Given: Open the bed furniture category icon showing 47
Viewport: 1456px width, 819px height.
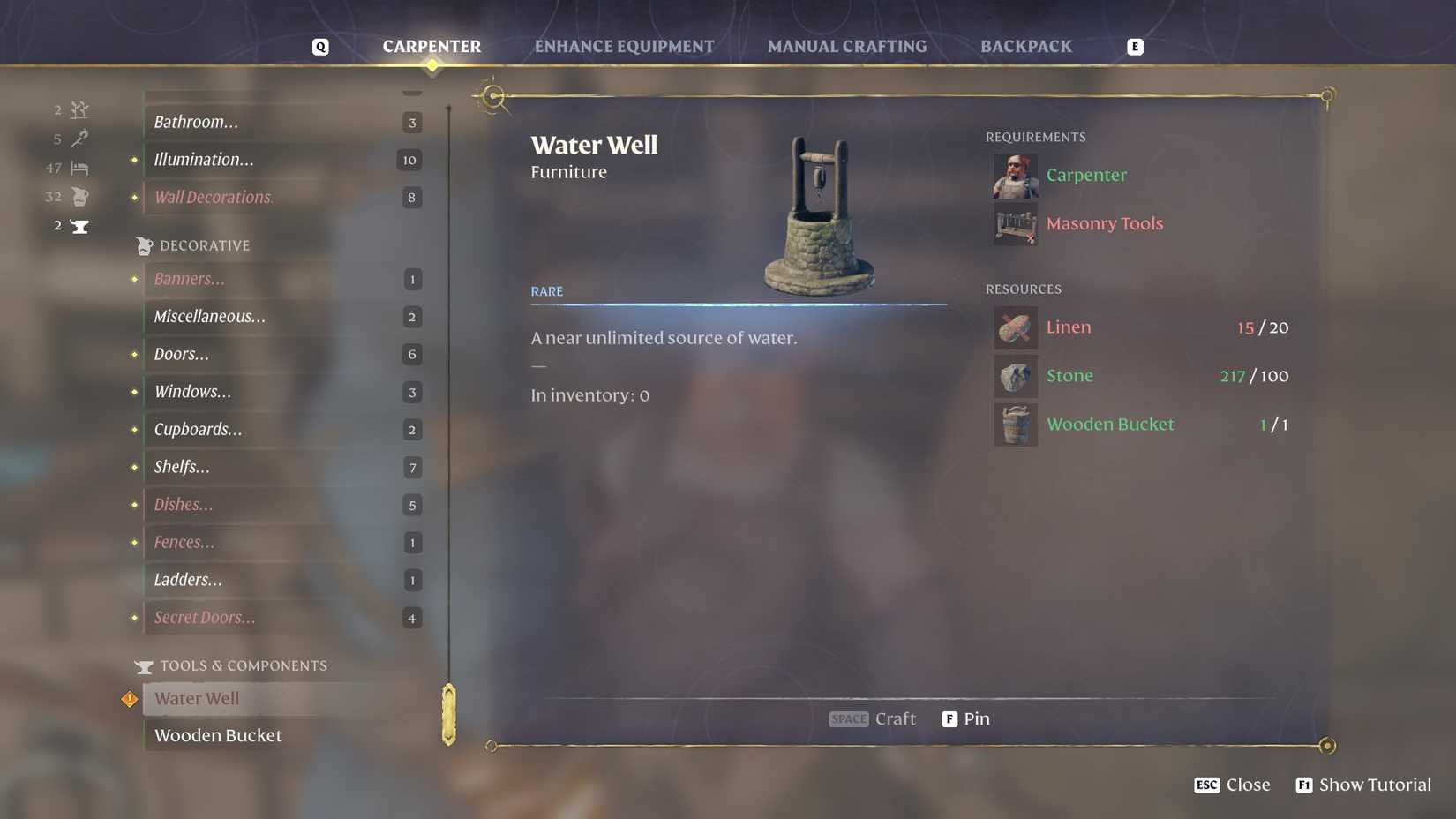Looking at the screenshot, I should click(x=79, y=168).
